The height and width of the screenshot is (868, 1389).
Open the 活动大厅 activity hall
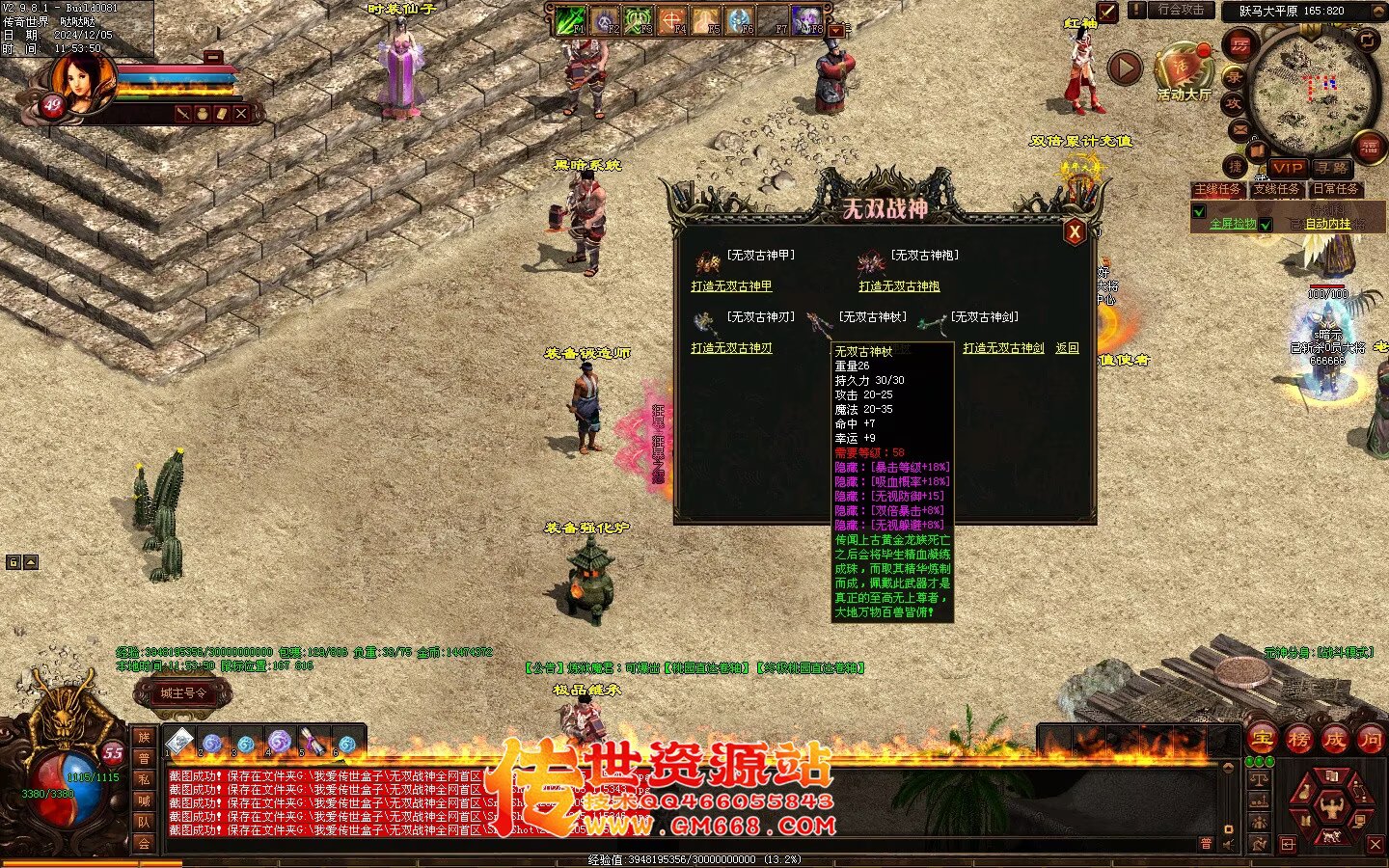click(x=1184, y=72)
